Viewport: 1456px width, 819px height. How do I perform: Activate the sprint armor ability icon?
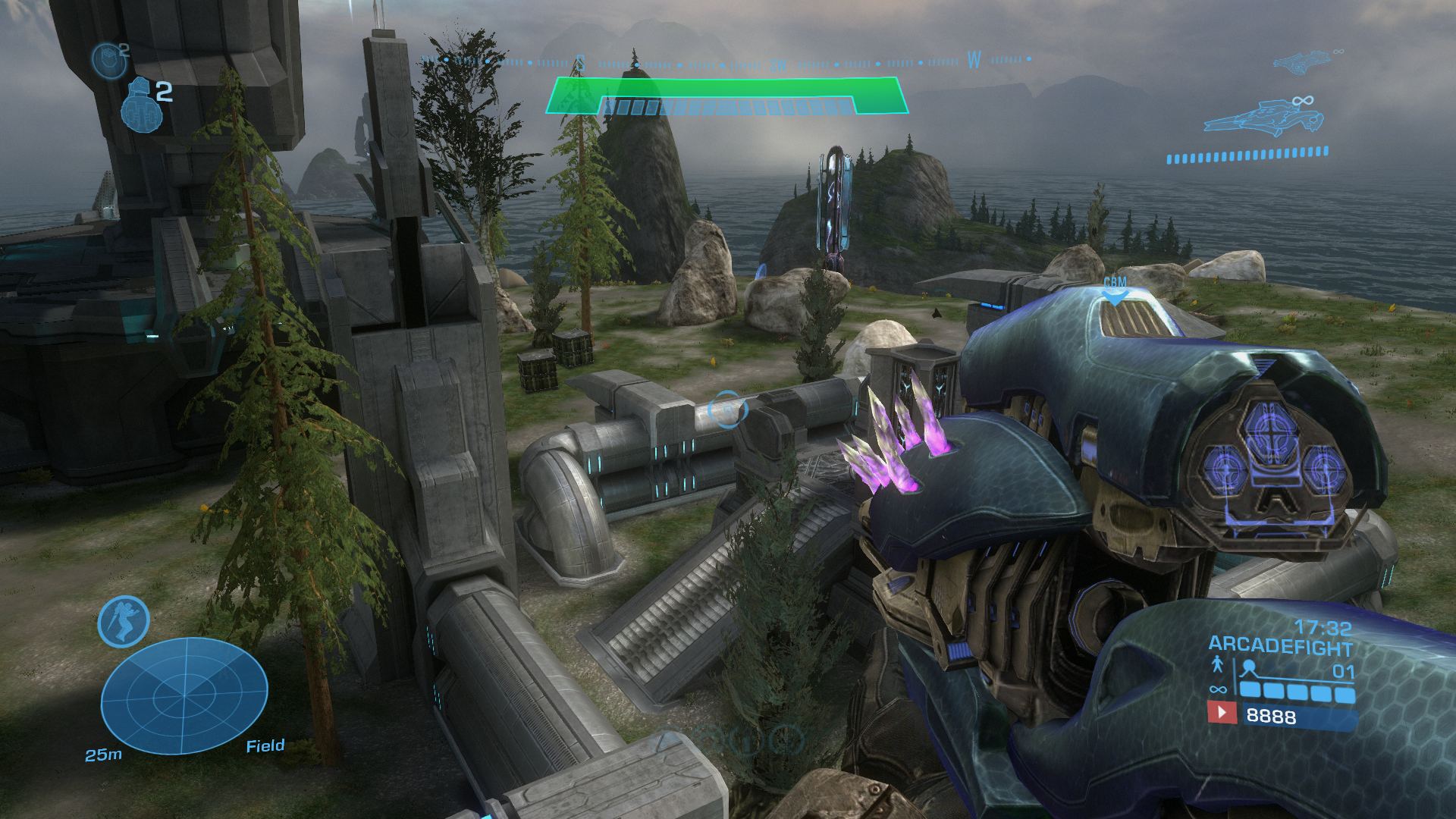(124, 622)
